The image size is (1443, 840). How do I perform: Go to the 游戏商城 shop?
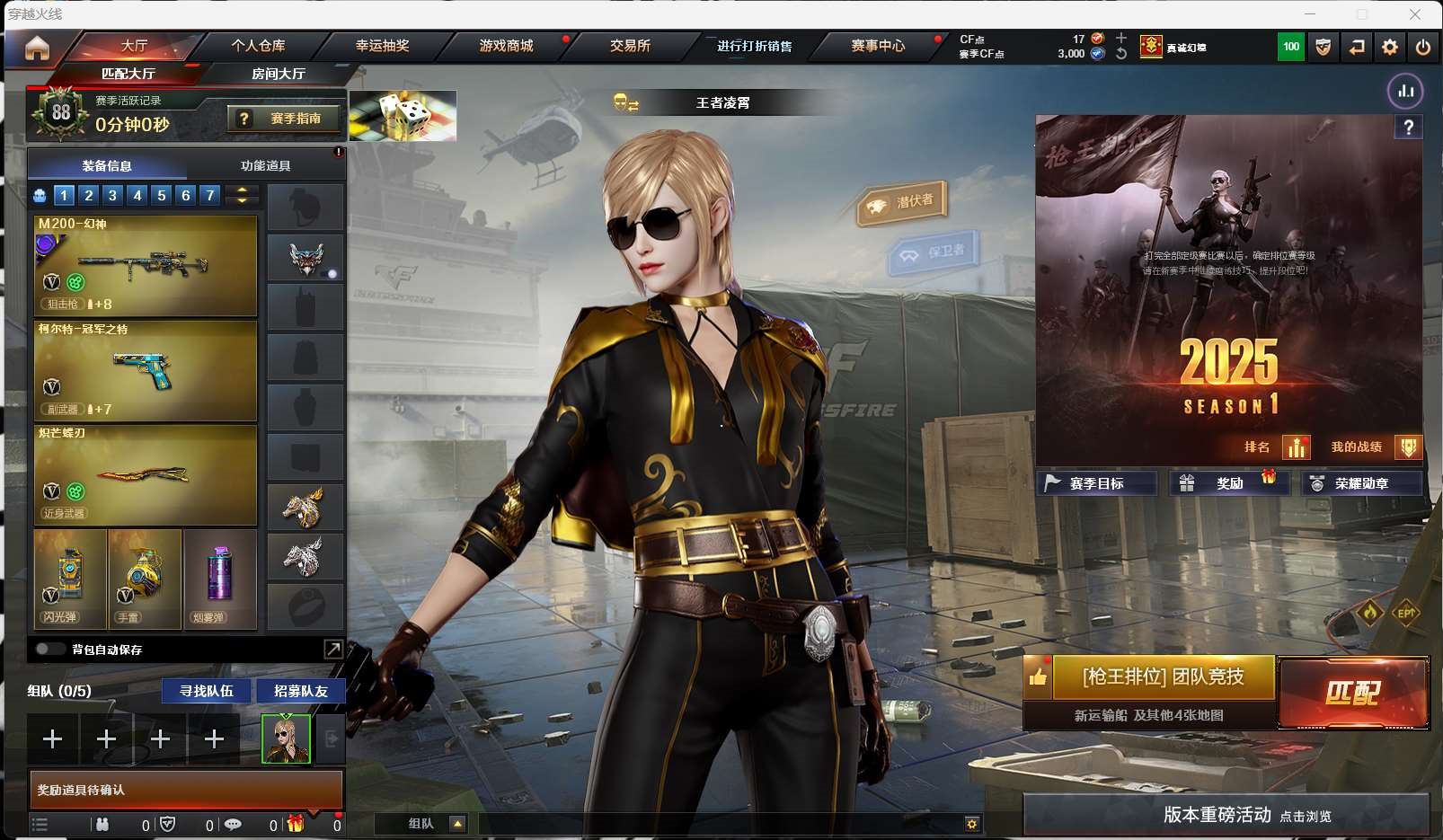click(506, 46)
